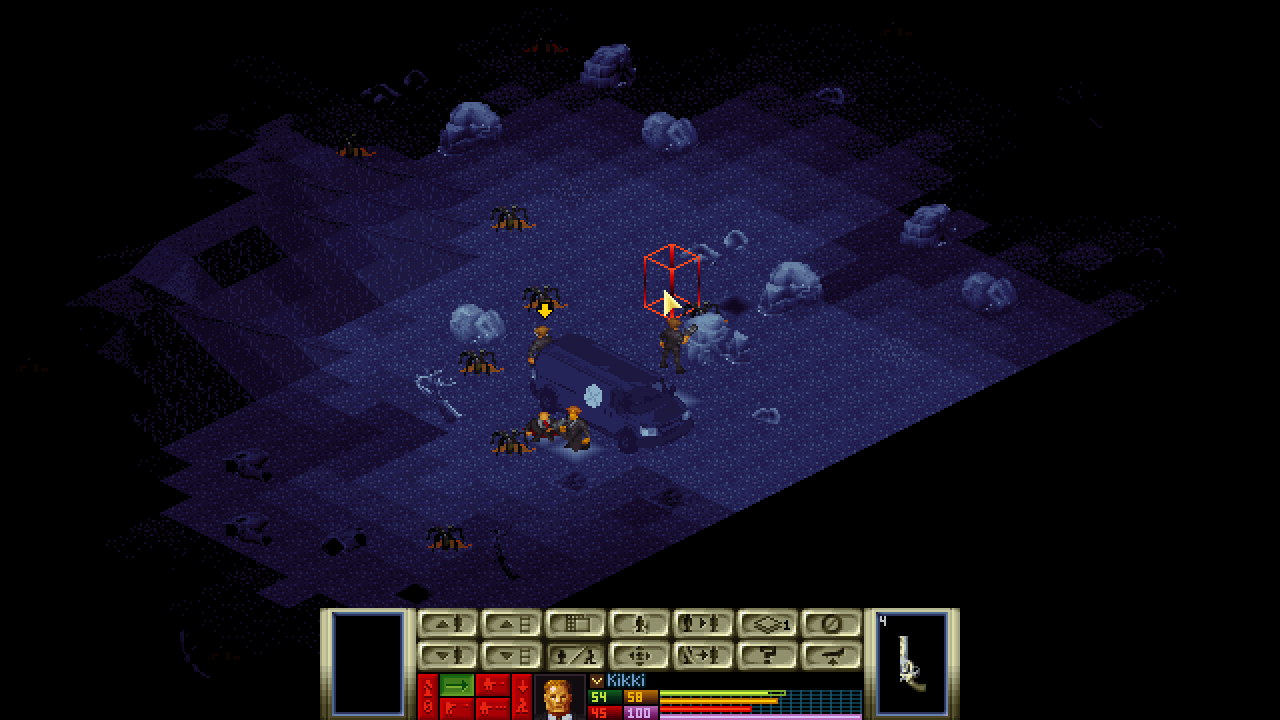Lower the view one level down
The width and height of the screenshot is (1280, 720).
point(511,656)
